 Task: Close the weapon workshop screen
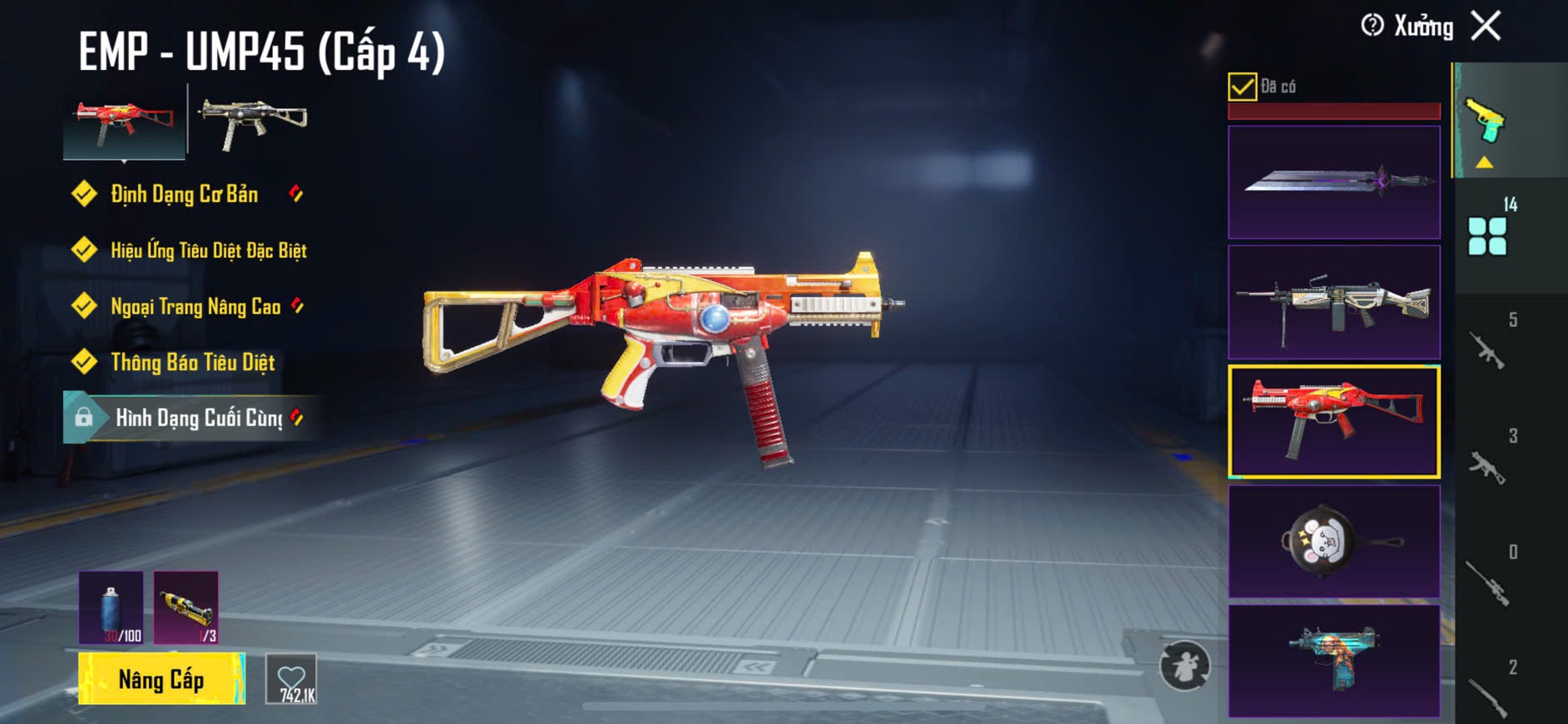(x=1486, y=26)
